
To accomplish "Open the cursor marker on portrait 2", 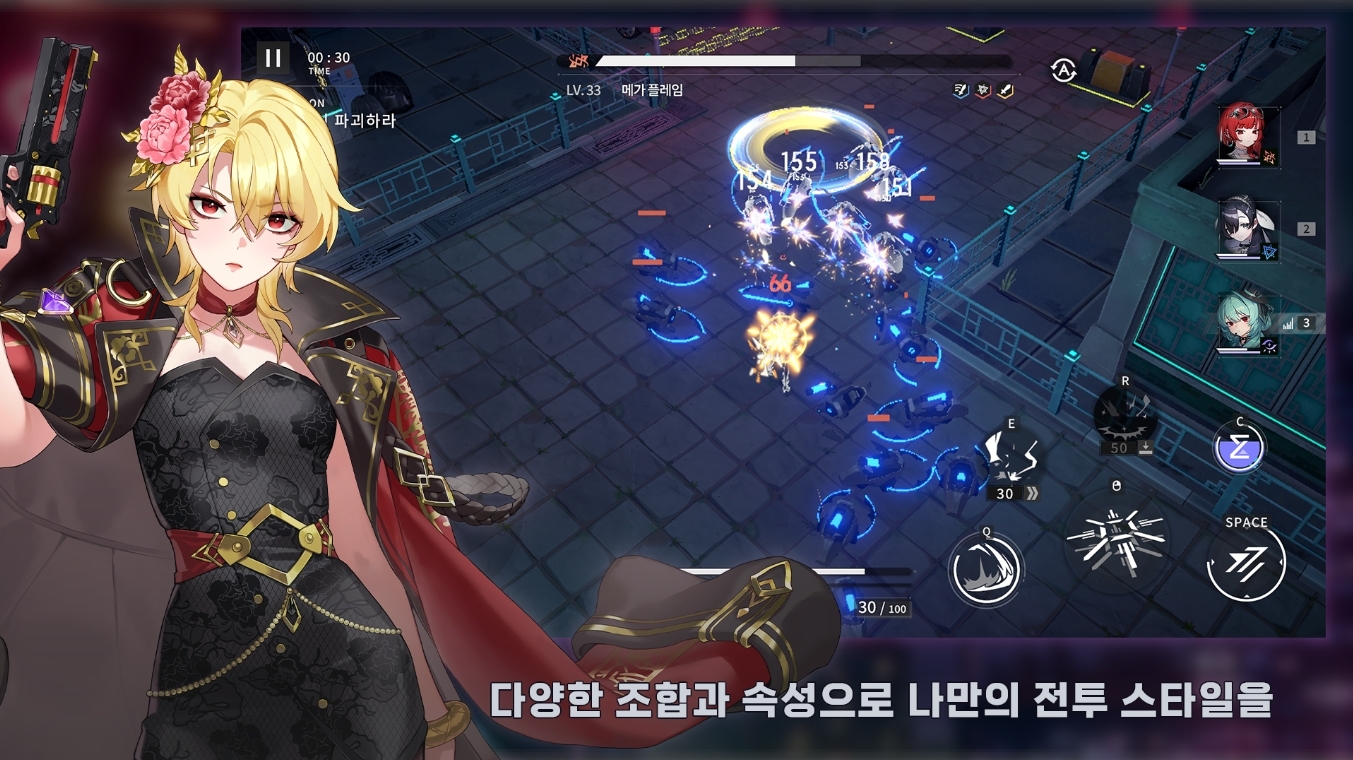I will (x=1268, y=251).
